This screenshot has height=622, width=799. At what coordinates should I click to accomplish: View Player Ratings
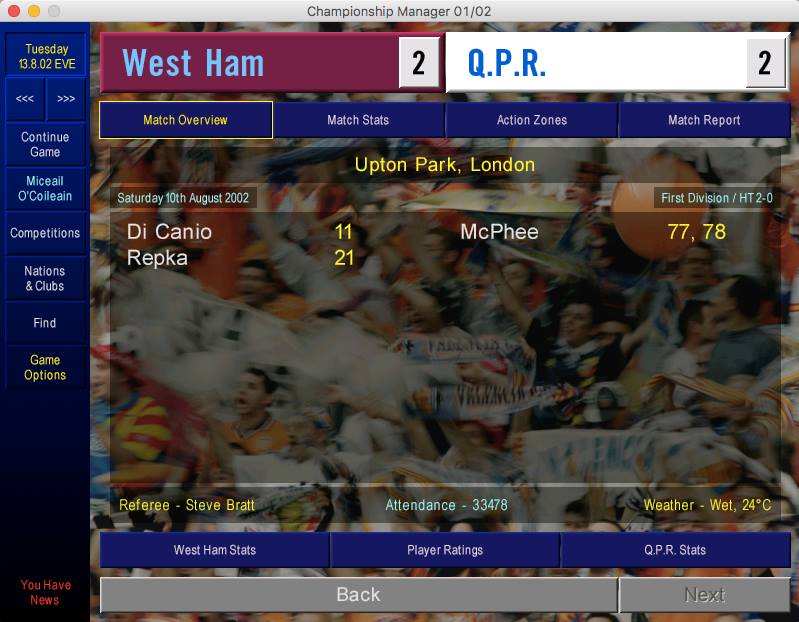(445, 550)
